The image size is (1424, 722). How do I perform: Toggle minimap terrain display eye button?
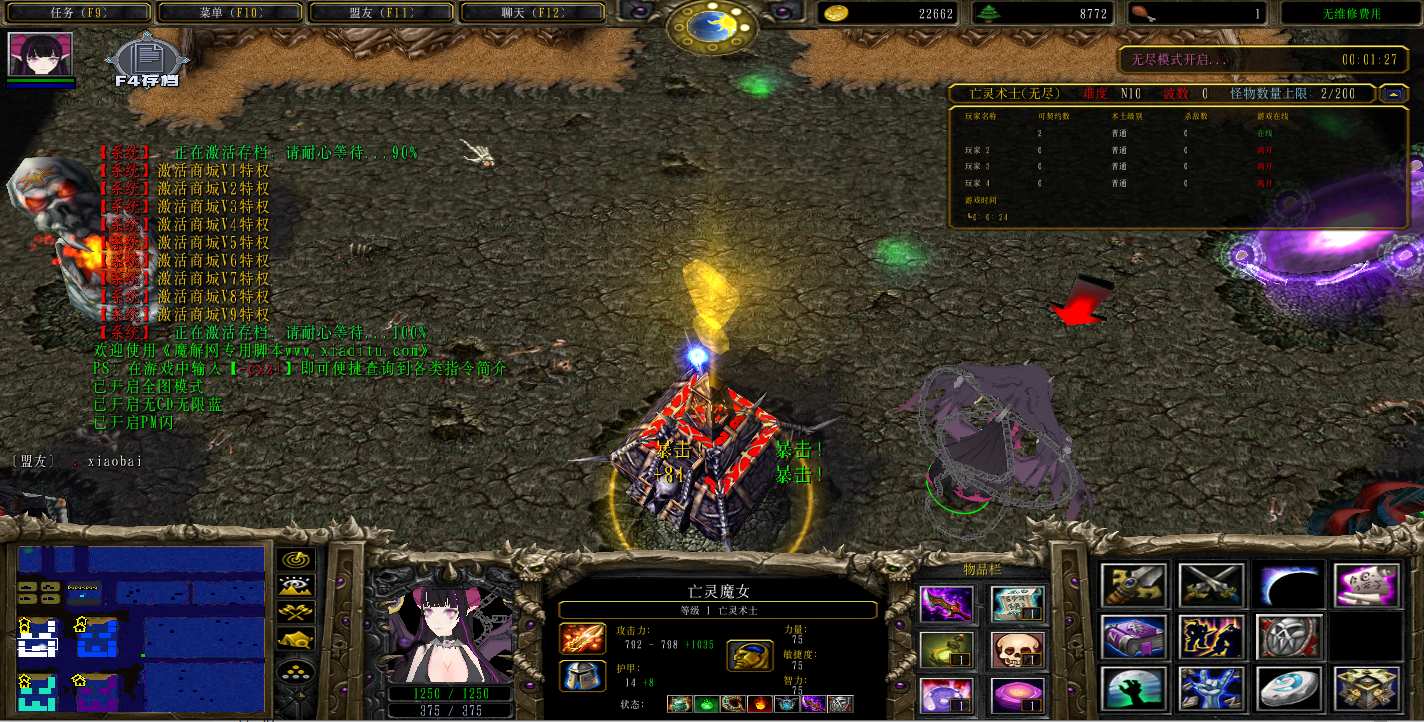(x=296, y=587)
